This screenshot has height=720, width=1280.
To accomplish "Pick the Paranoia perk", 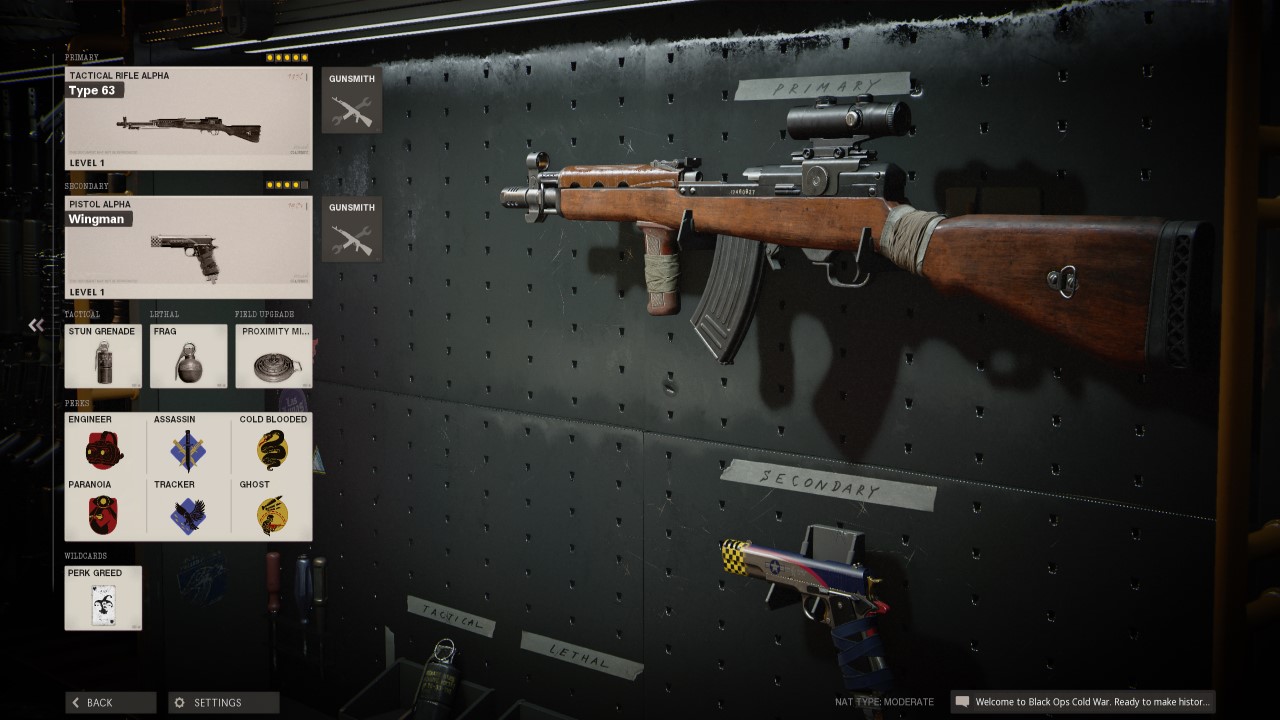I will (x=103, y=509).
